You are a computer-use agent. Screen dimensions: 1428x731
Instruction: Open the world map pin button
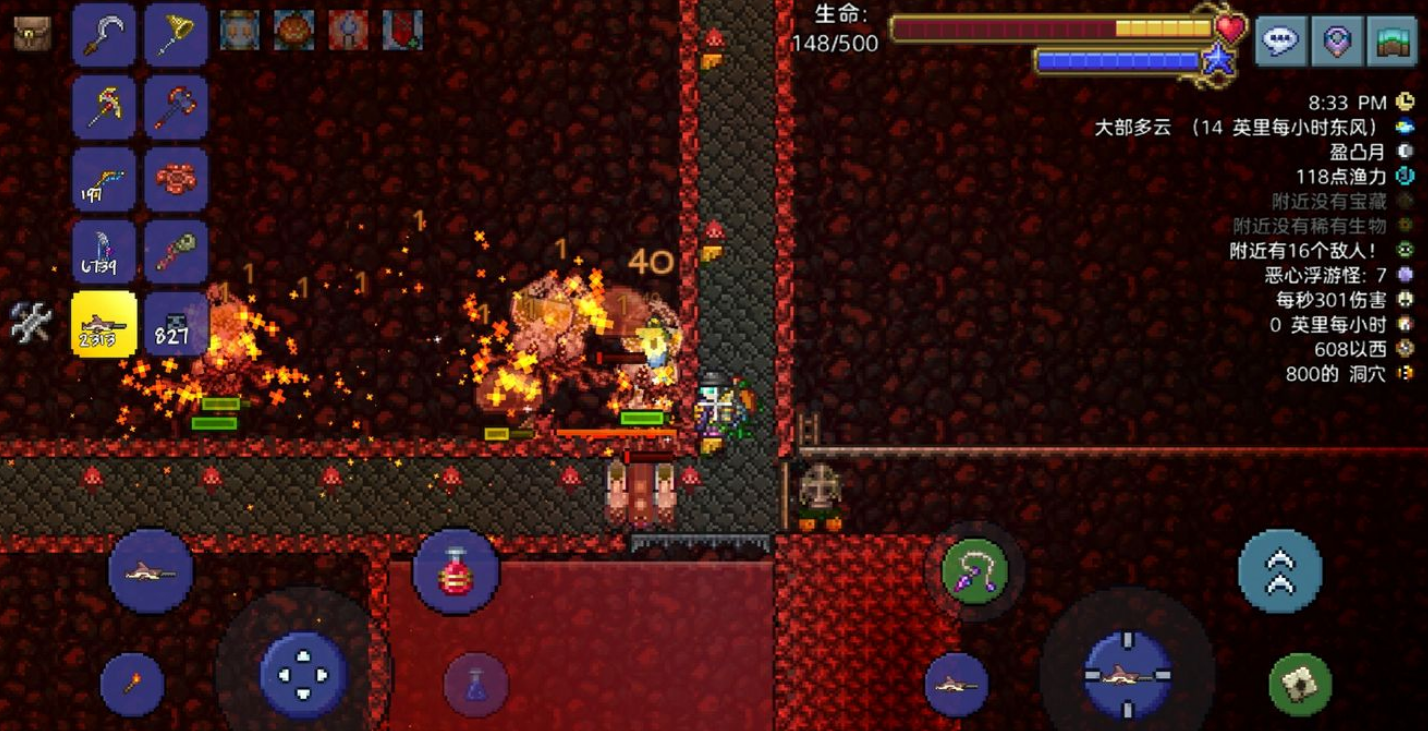point(1337,41)
